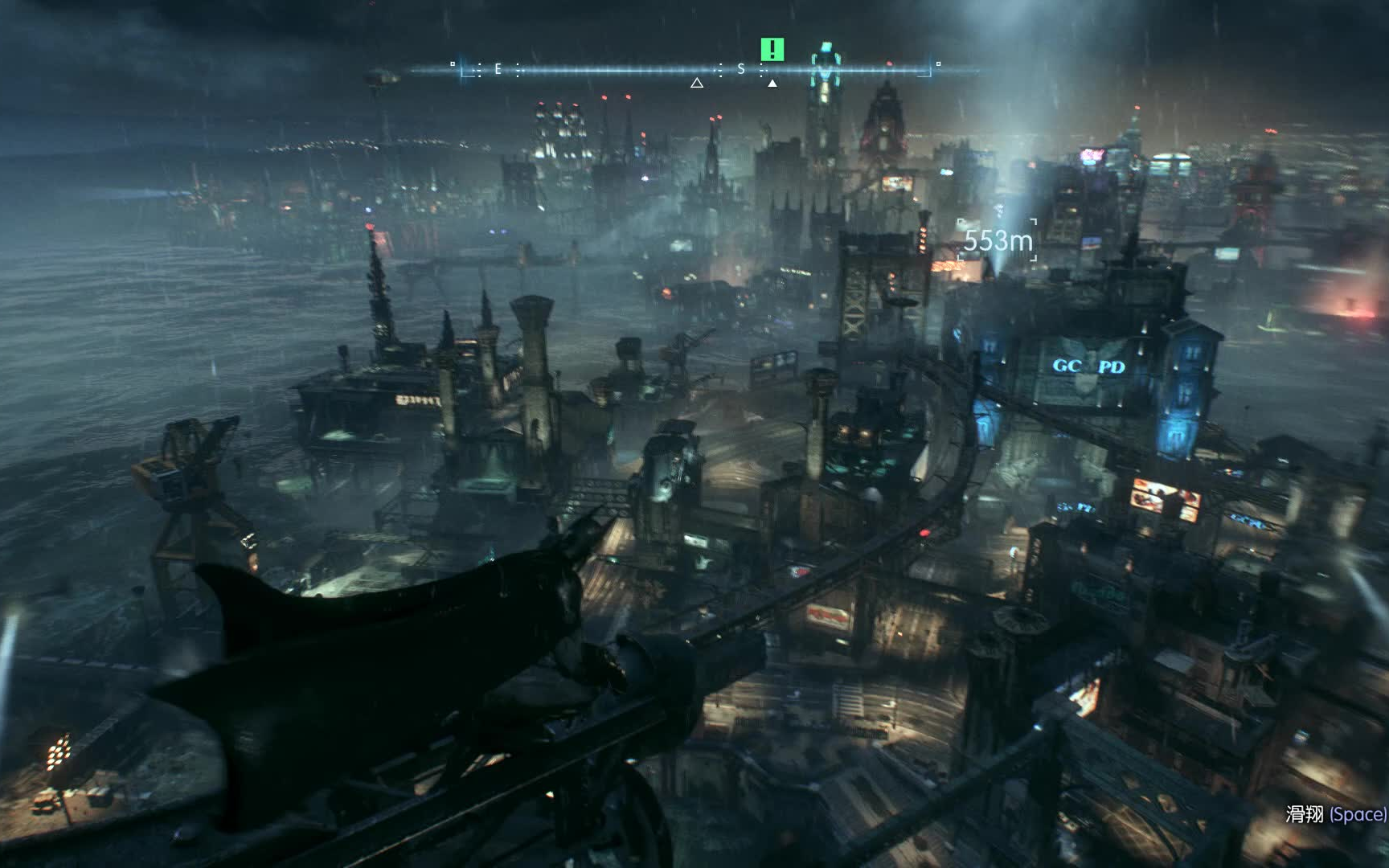Screen dimensions: 1389x868
Task: Click the green exclamation objective marker
Action: 772,50
